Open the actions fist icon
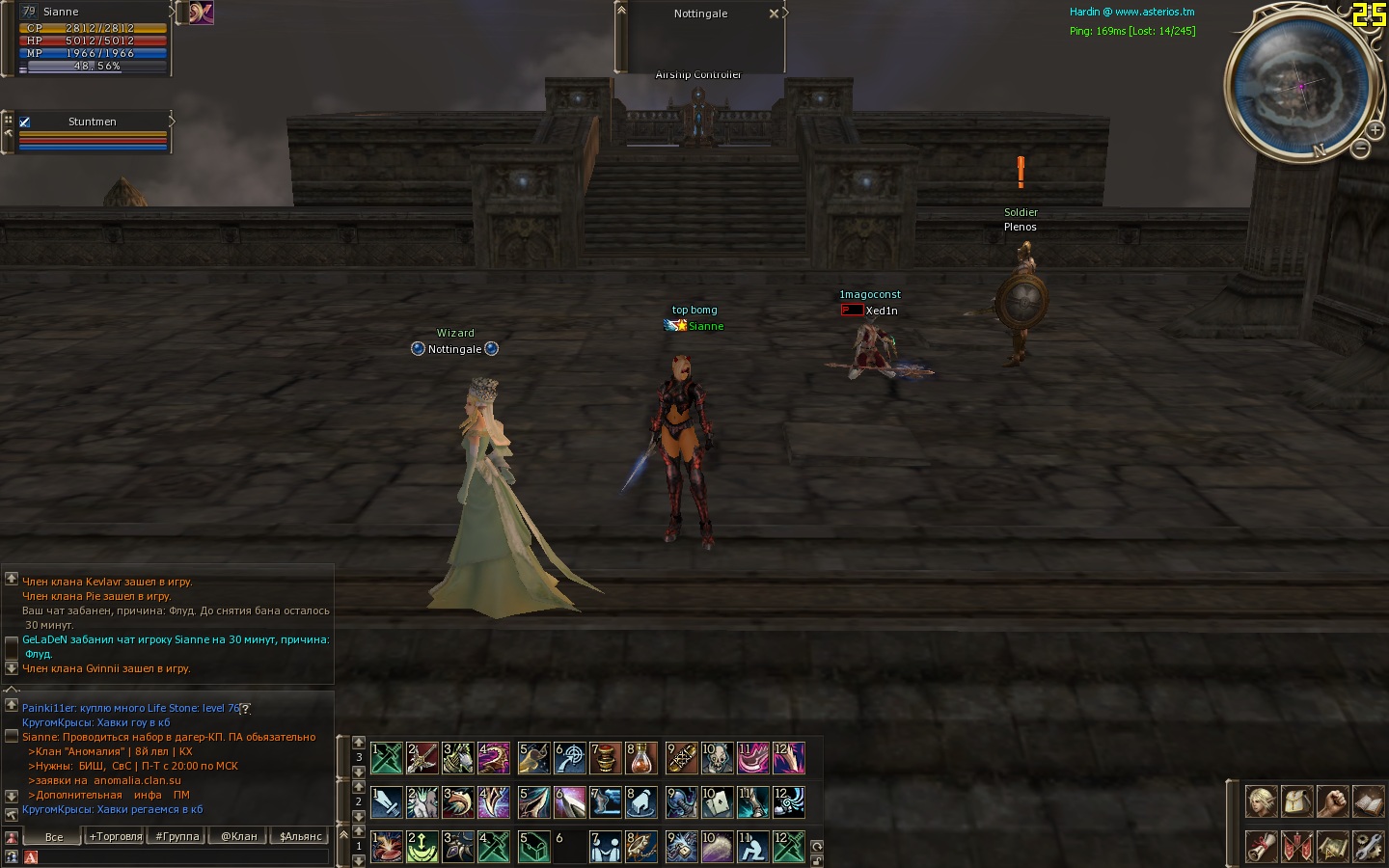This screenshot has height=868, width=1389. pyautogui.click(x=1332, y=801)
